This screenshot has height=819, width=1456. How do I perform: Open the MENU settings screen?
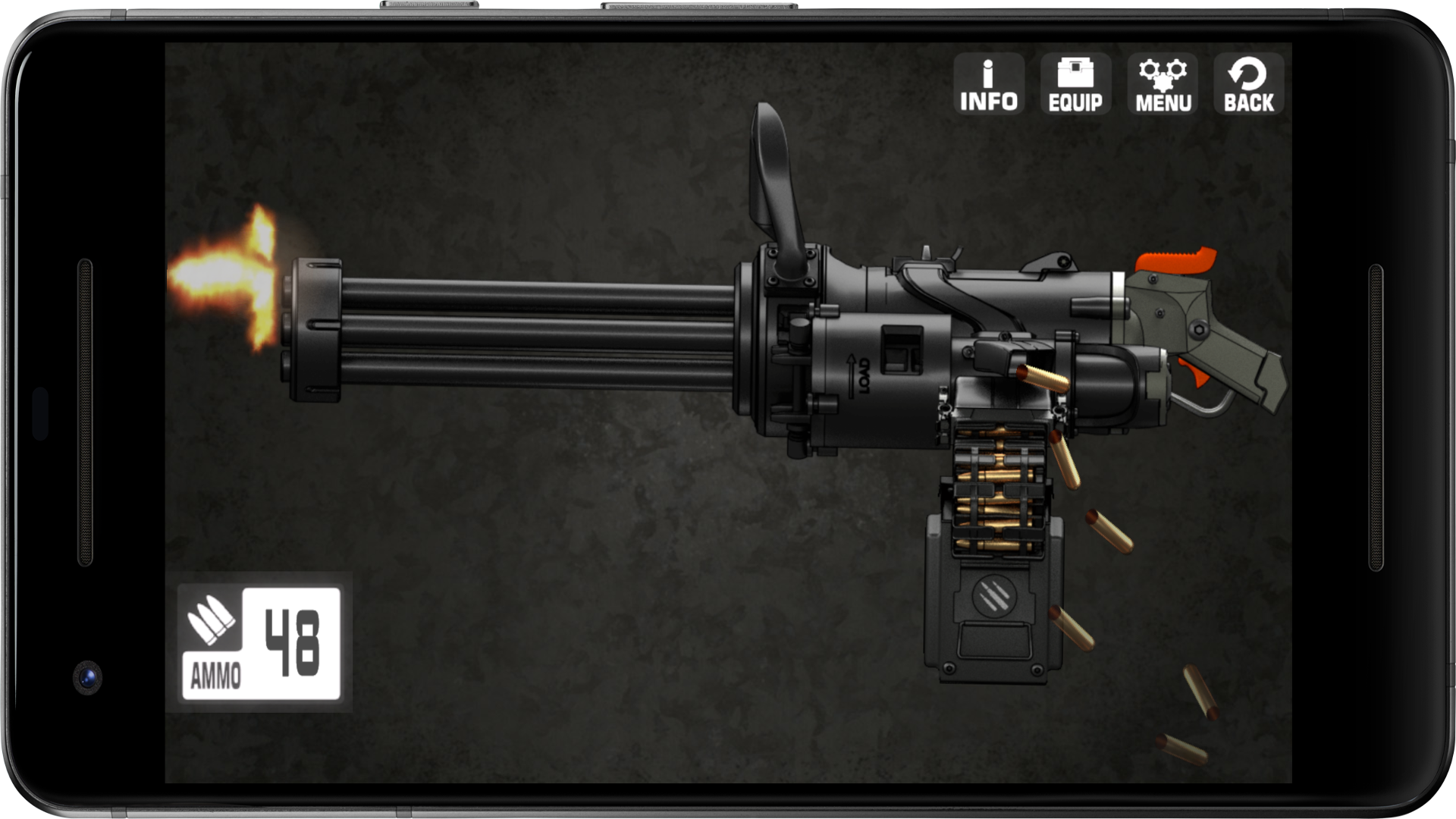1164,83
